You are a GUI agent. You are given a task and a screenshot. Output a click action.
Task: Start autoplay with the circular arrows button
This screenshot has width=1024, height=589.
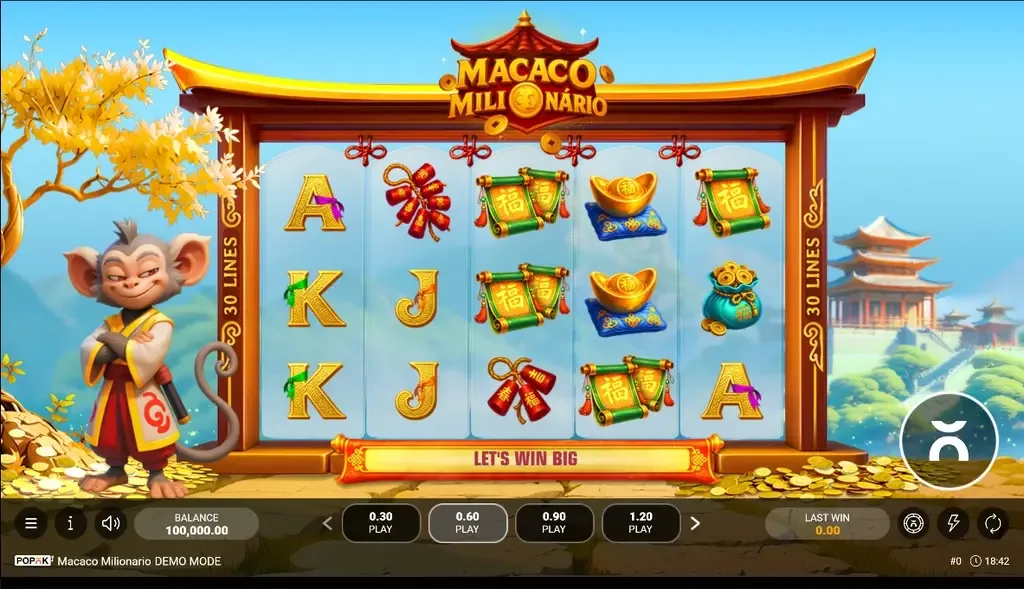tap(993, 523)
